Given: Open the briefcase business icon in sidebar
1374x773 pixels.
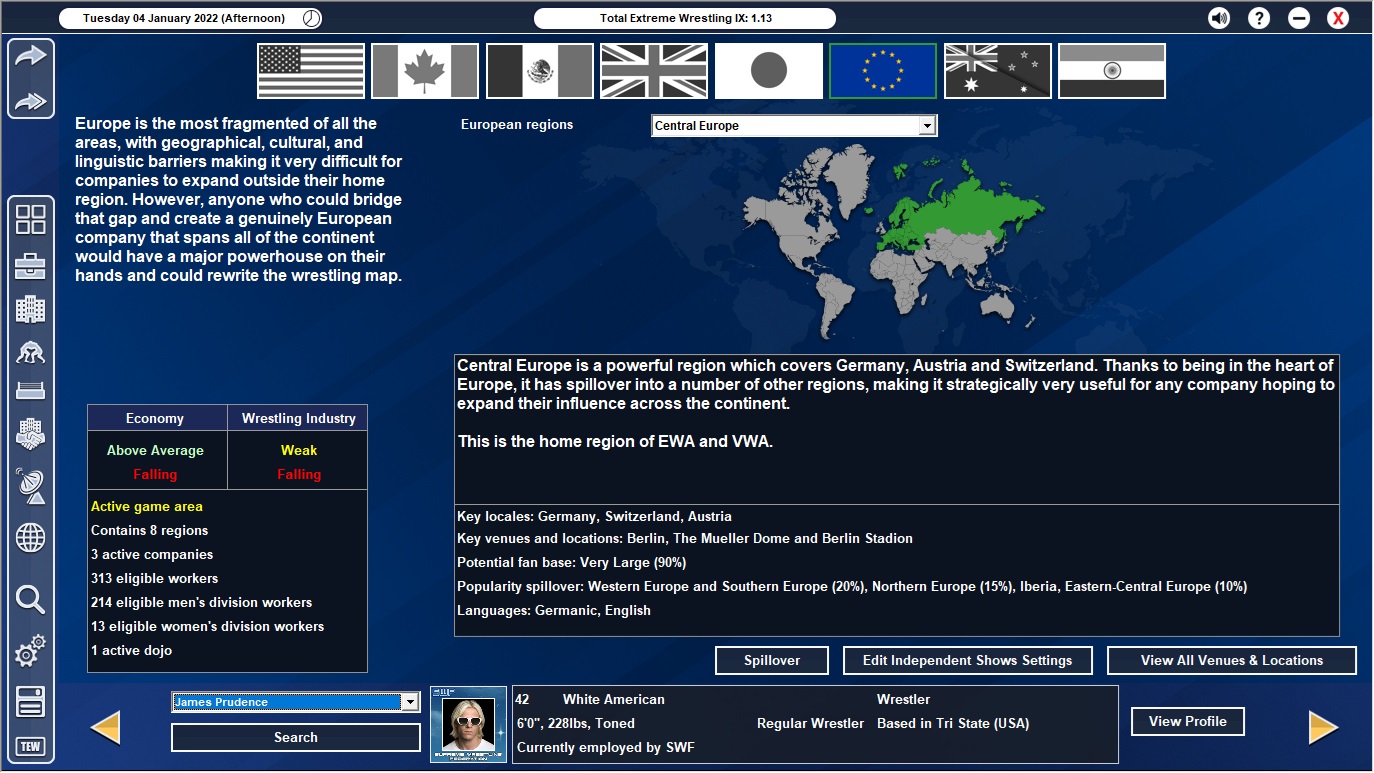Looking at the screenshot, I should 30,265.
